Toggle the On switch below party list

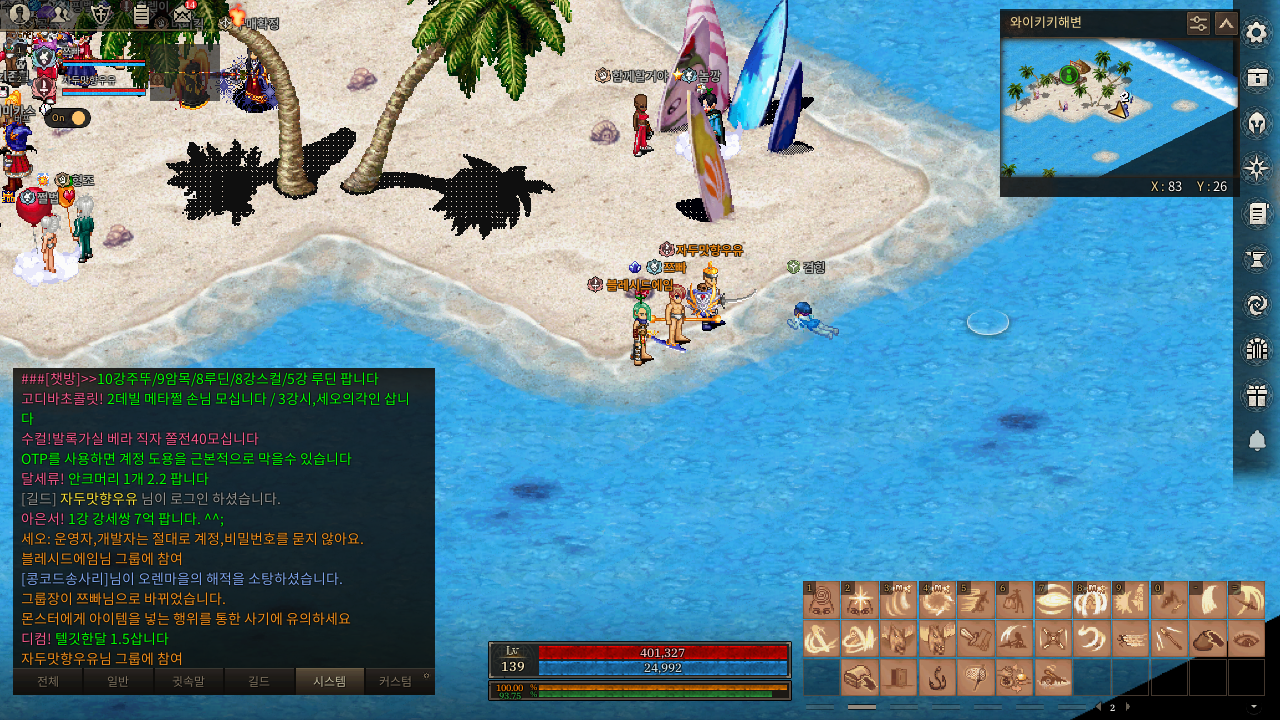pyautogui.click(x=67, y=118)
